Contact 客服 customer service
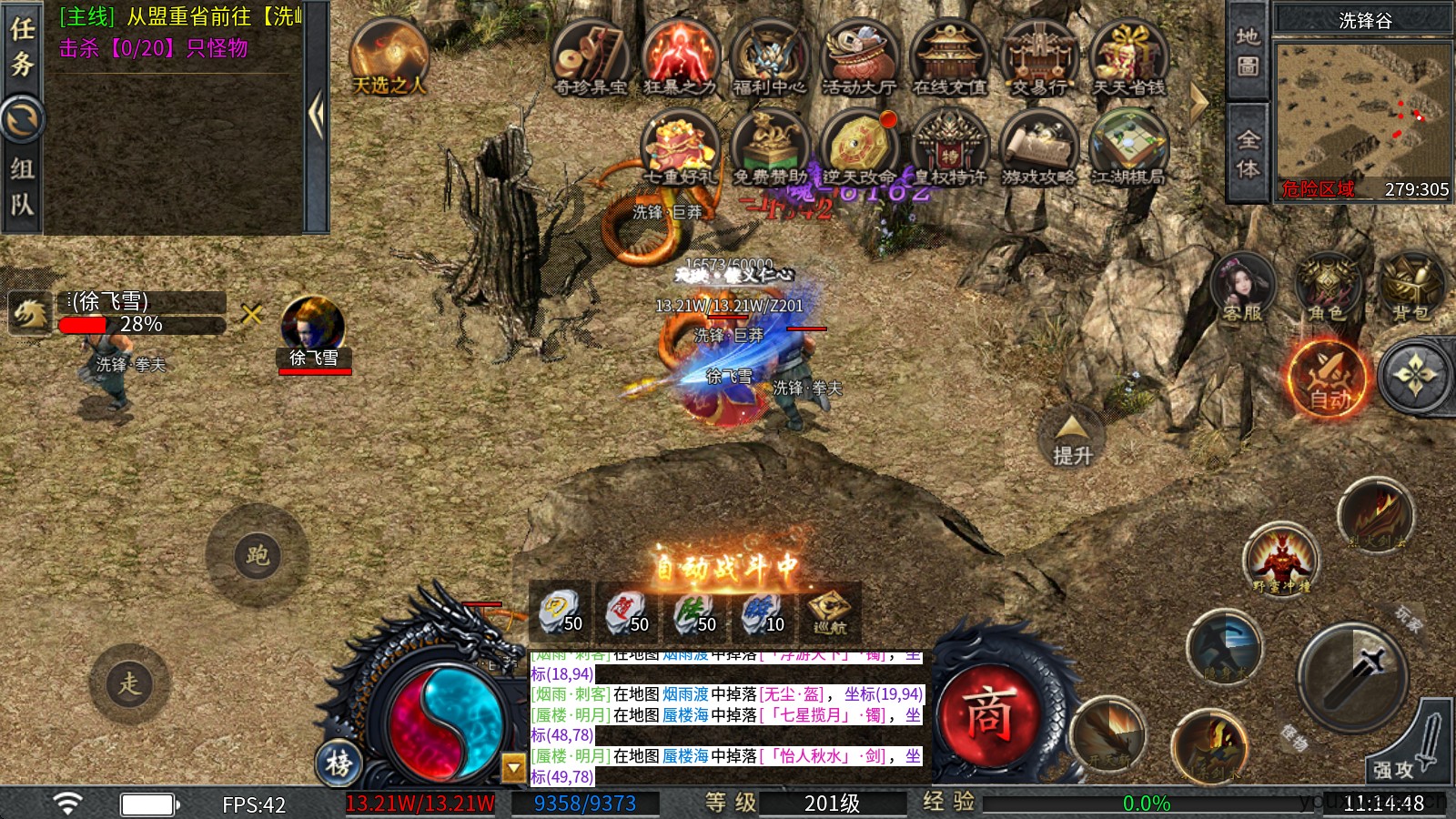1456x819 pixels. (1242, 288)
